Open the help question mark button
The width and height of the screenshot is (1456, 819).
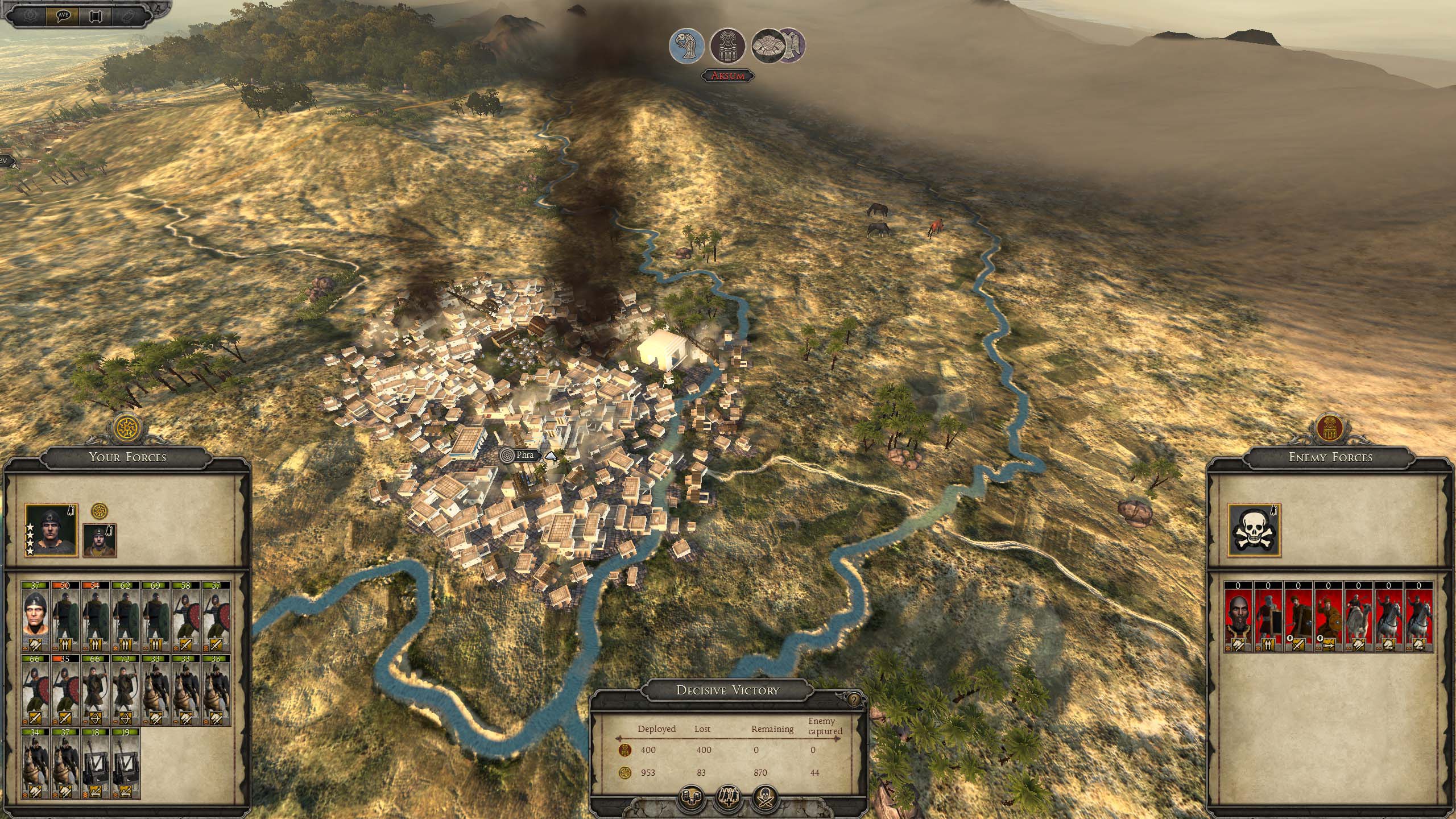[x=853, y=700]
